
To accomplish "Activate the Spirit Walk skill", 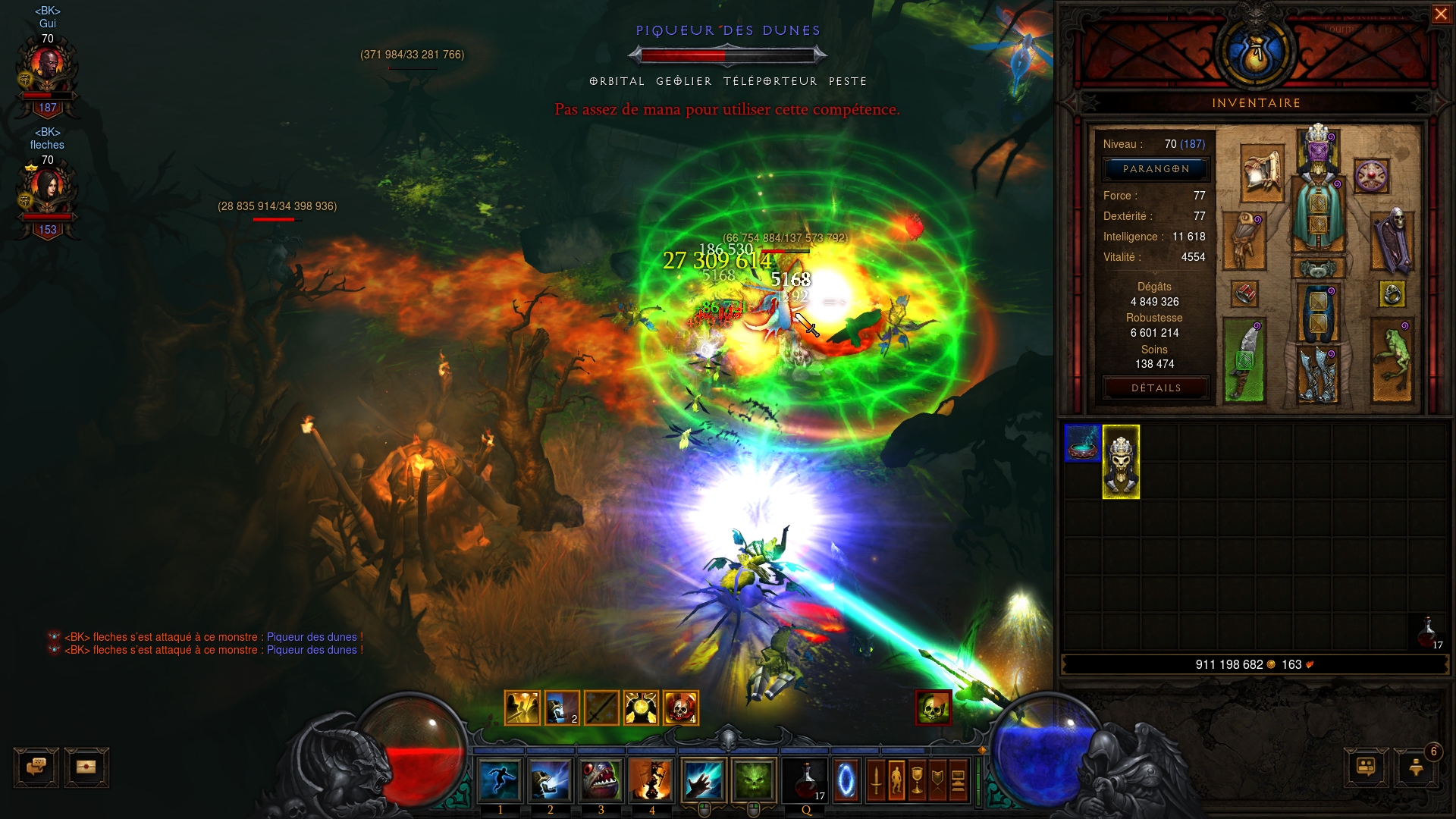I will point(500,780).
